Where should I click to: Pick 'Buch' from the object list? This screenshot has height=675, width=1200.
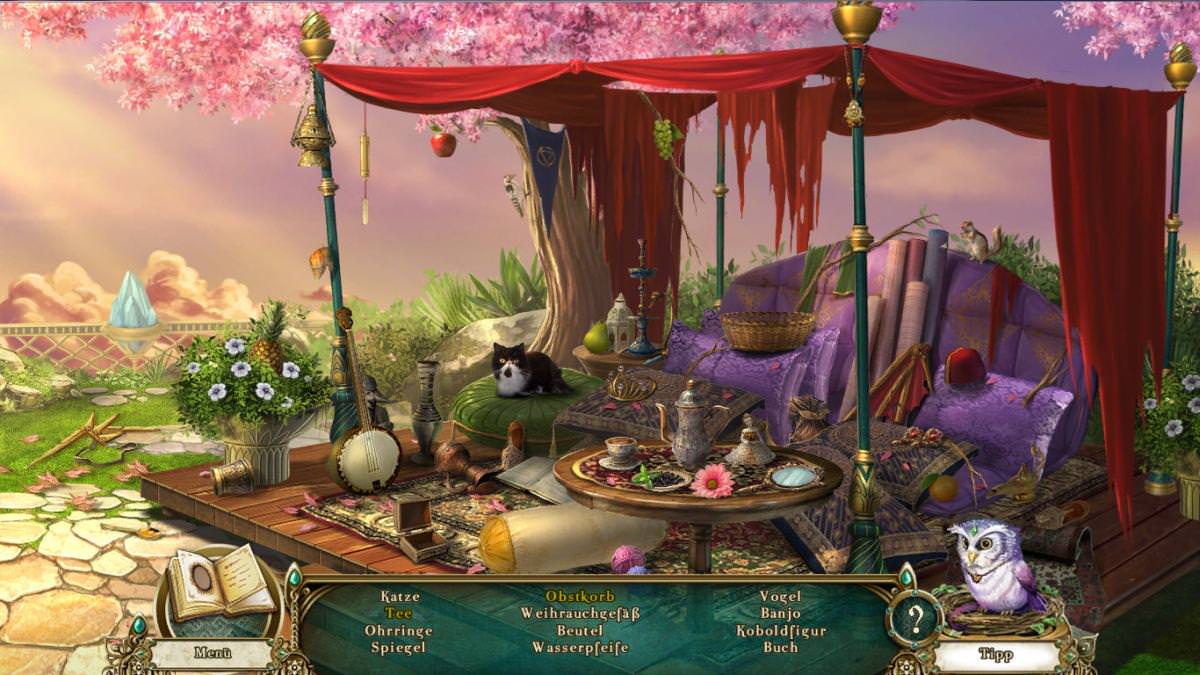(780, 647)
